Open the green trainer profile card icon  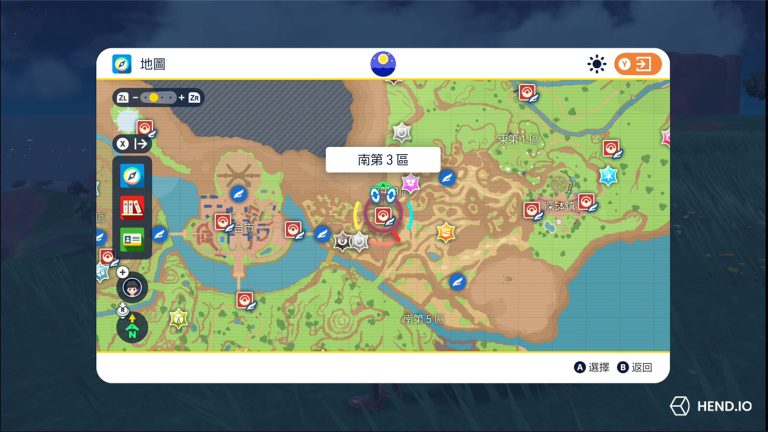pos(132,238)
